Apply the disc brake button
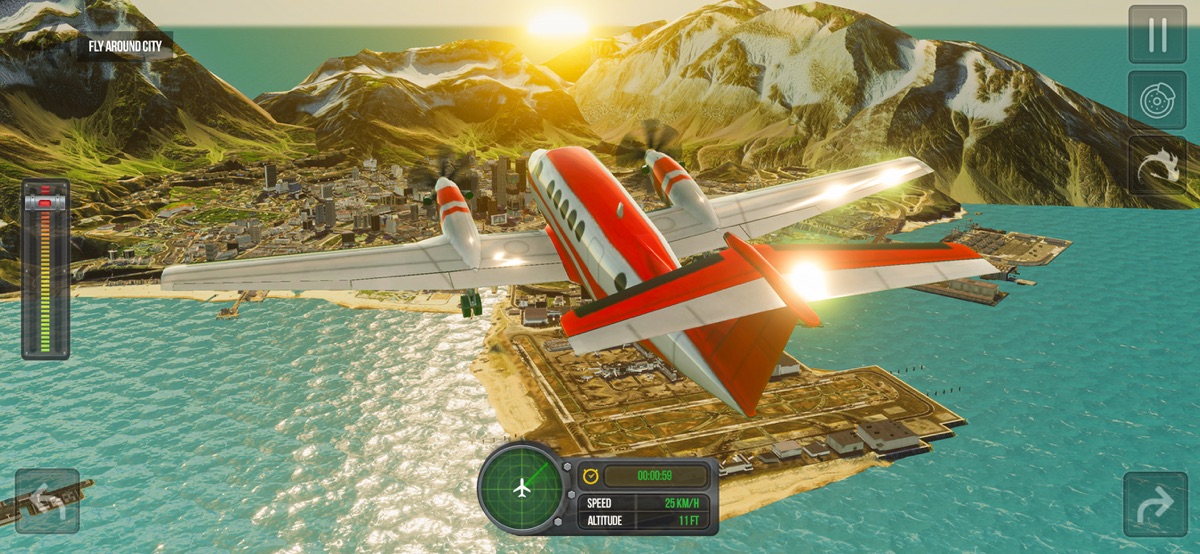The image size is (1200, 554). 1157,100
